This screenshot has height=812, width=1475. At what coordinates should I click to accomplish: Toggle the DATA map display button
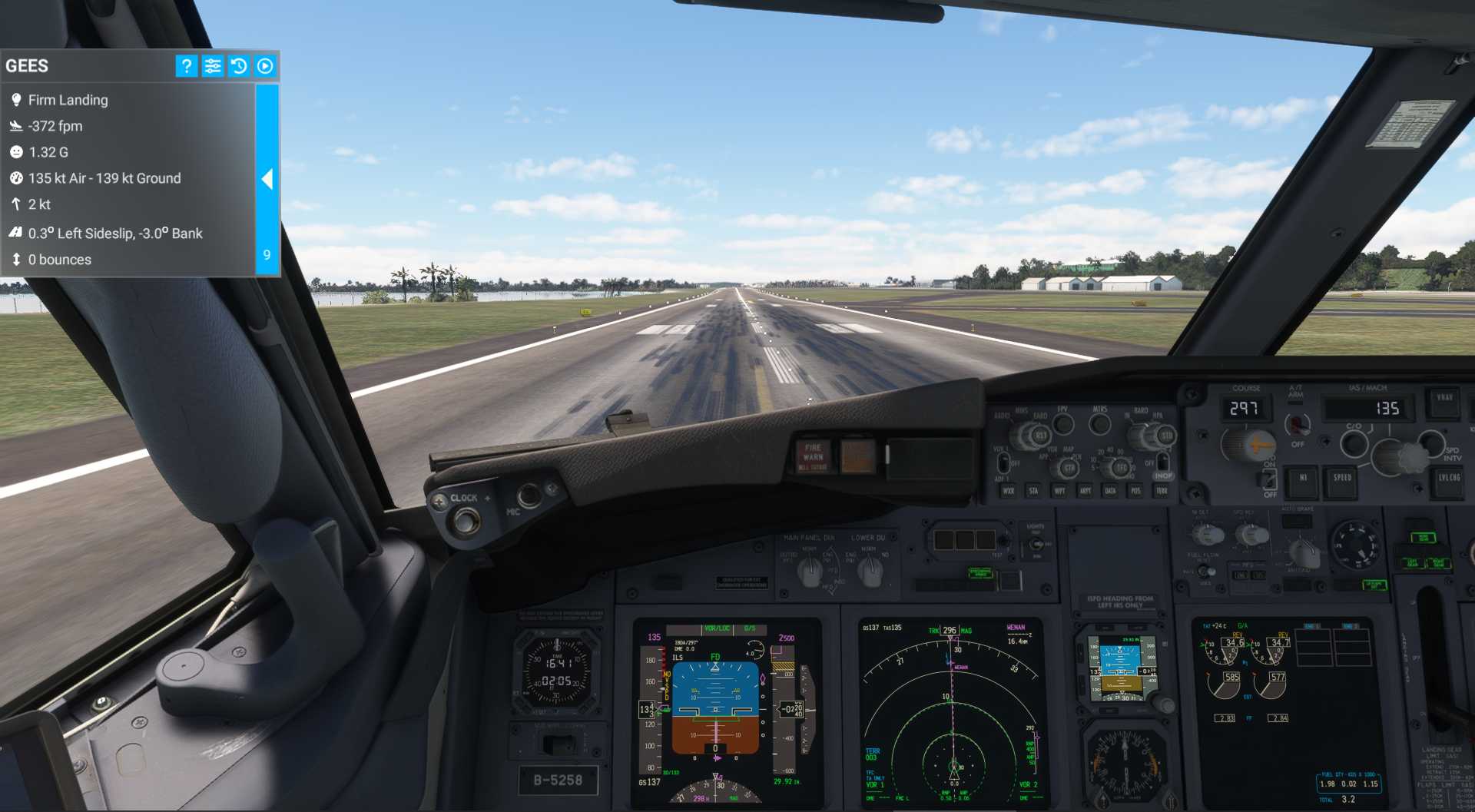click(x=1110, y=491)
